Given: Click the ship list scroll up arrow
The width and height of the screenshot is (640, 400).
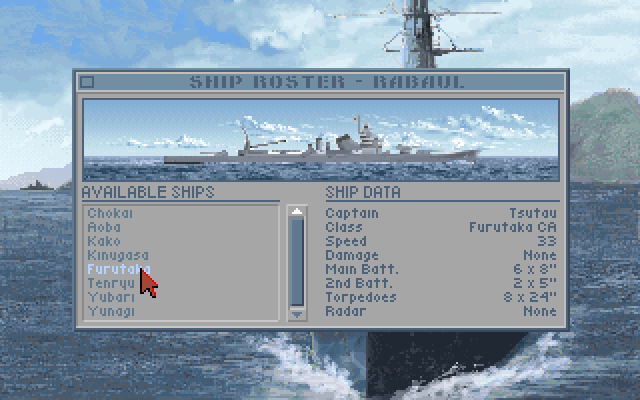Looking at the screenshot, I should pos(296,211).
